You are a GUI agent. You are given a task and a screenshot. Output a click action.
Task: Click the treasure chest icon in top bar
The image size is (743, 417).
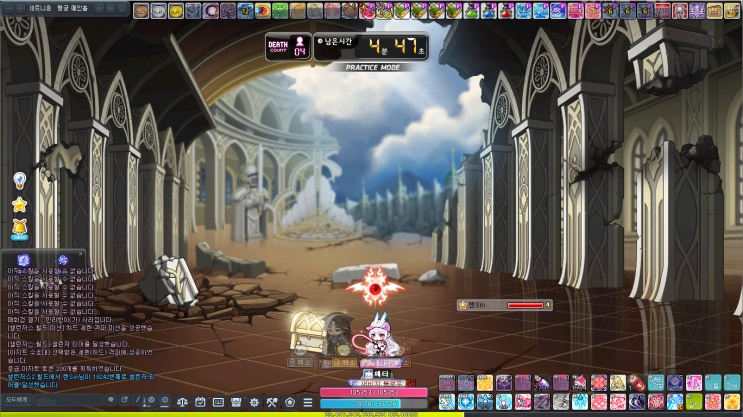click(717, 11)
